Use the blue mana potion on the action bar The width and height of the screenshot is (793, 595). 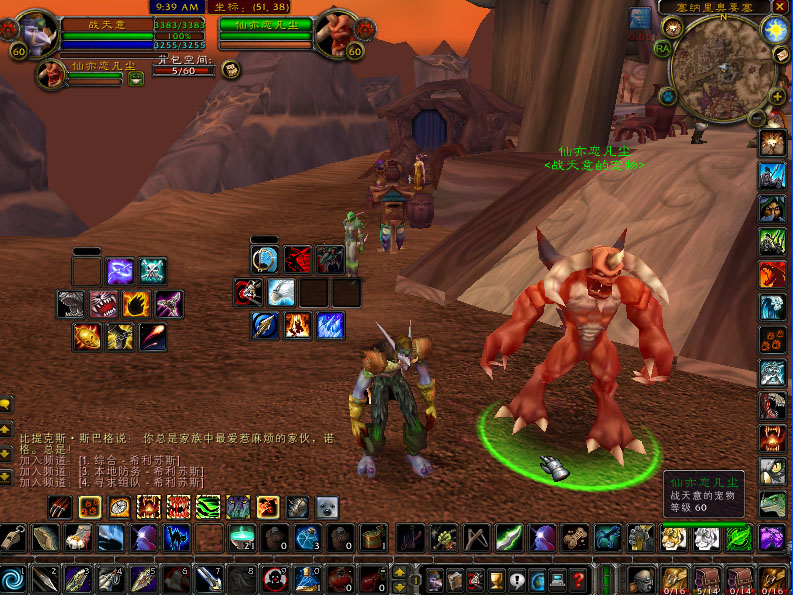307,578
